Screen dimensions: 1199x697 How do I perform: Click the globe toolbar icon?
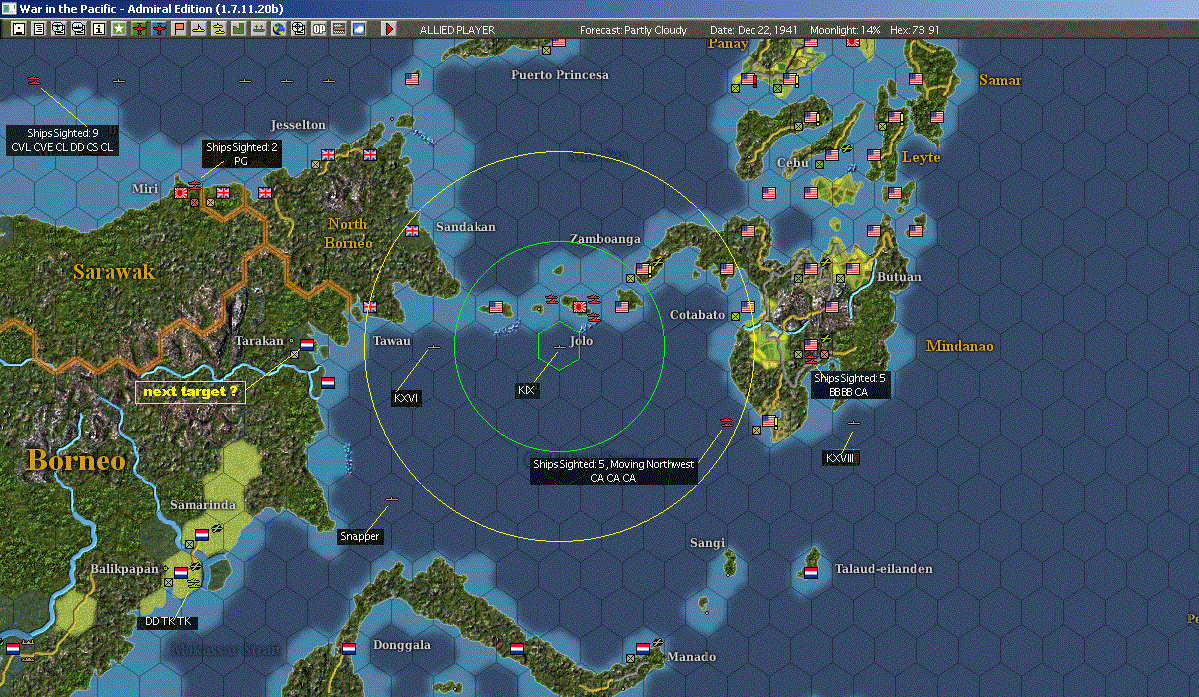[x=278, y=29]
